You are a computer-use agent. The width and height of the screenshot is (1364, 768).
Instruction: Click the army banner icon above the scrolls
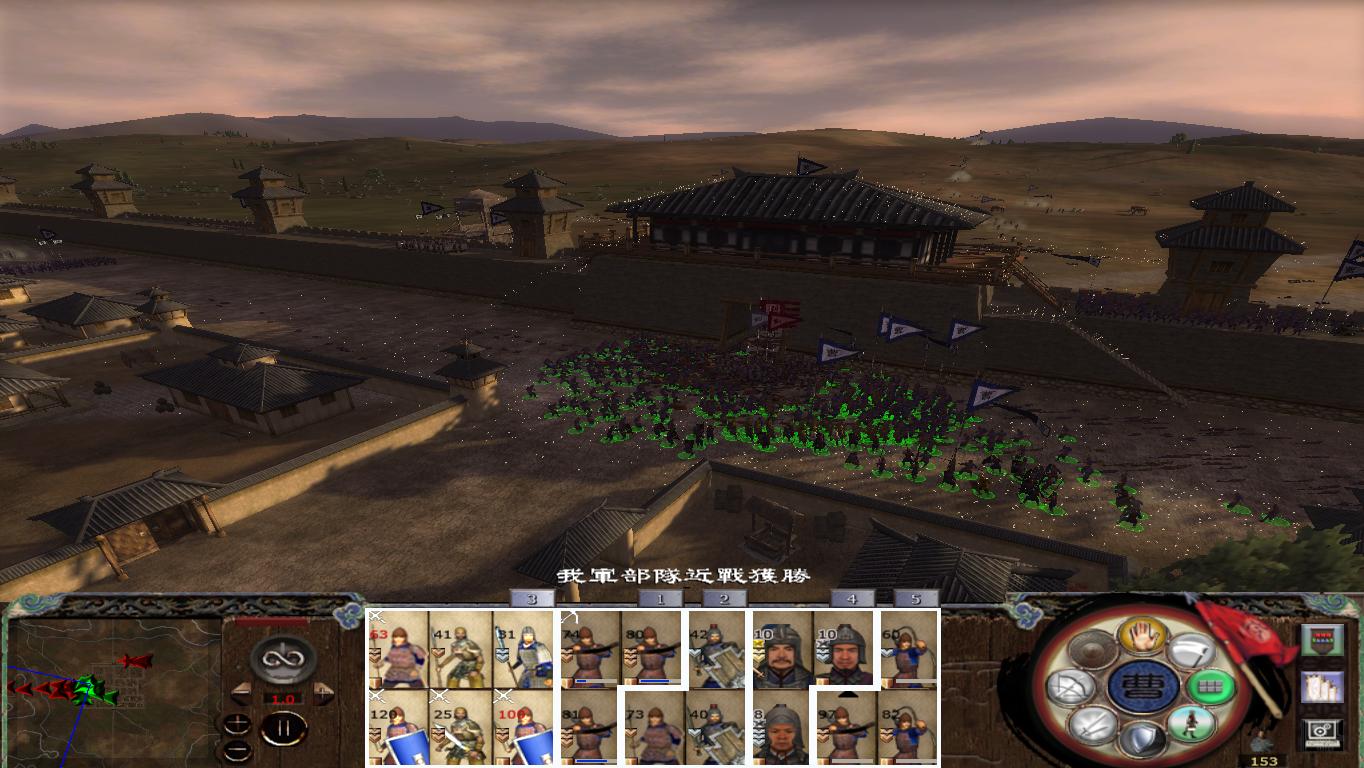tap(1322, 640)
